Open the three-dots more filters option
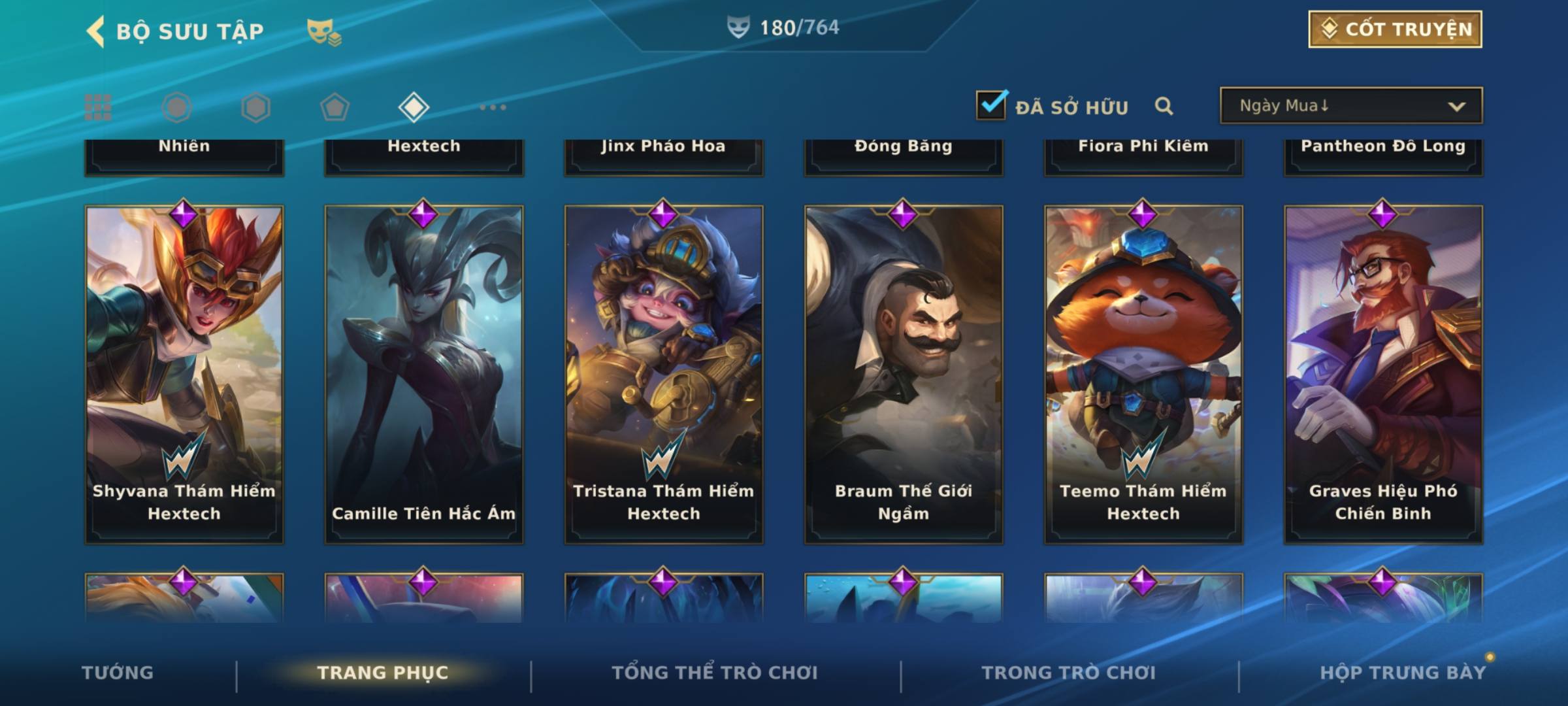Screen dimensions: 1568x706 coord(493,107)
